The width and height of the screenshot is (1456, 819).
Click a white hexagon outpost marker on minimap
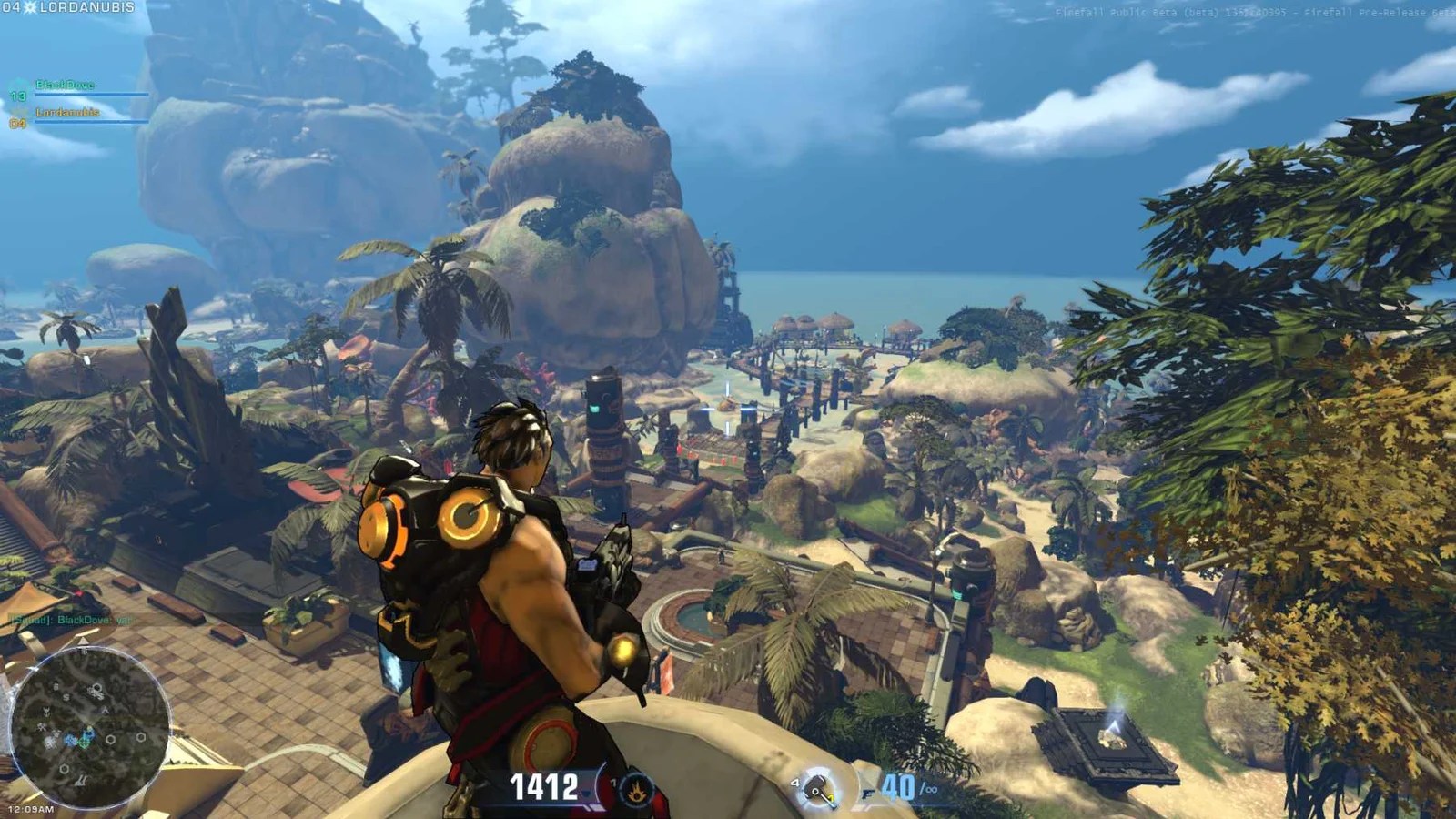click(x=110, y=738)
